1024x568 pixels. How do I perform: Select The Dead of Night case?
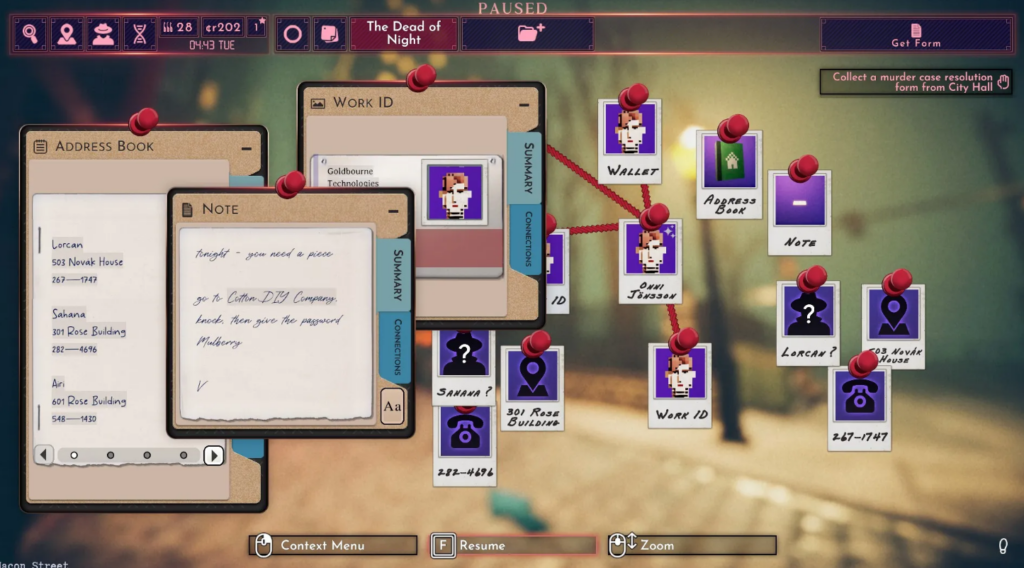403,34
